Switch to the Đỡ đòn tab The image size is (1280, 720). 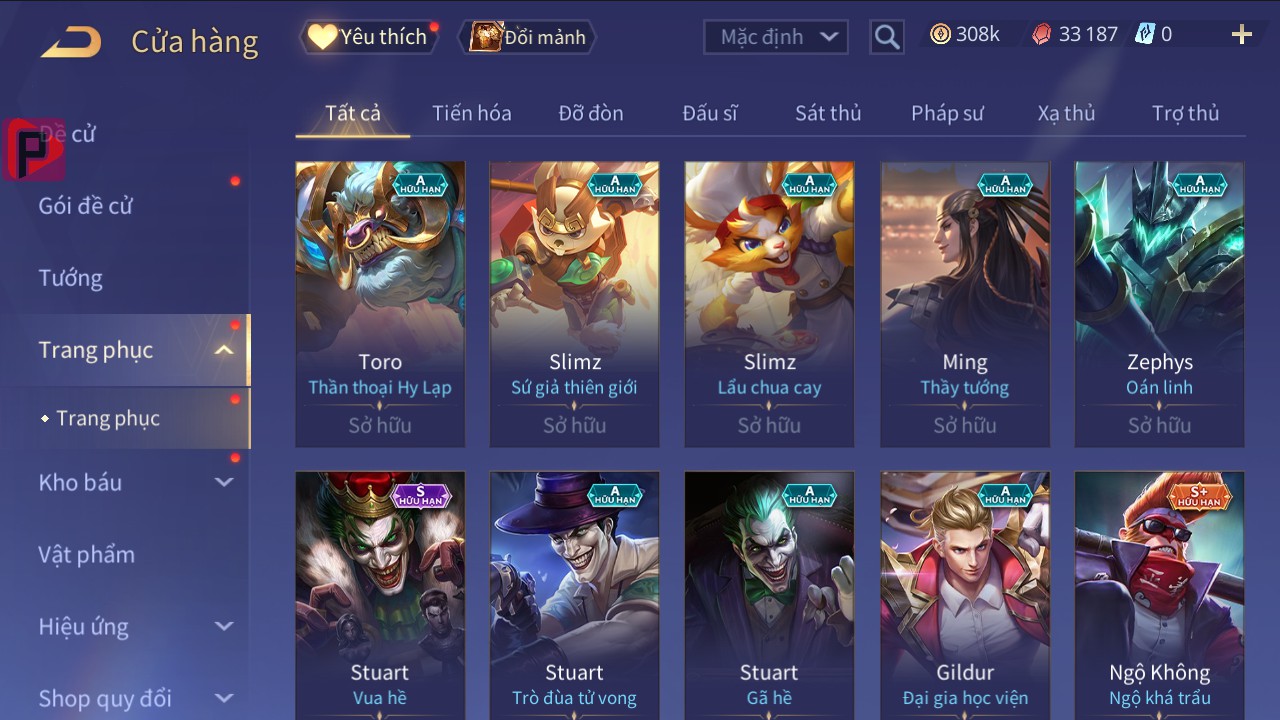click(x=590, y=113)
